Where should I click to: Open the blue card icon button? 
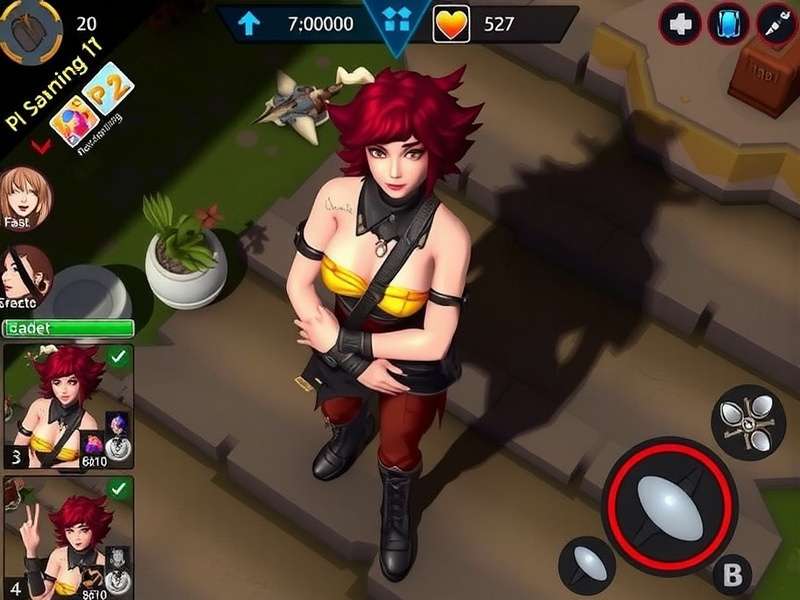728,24
